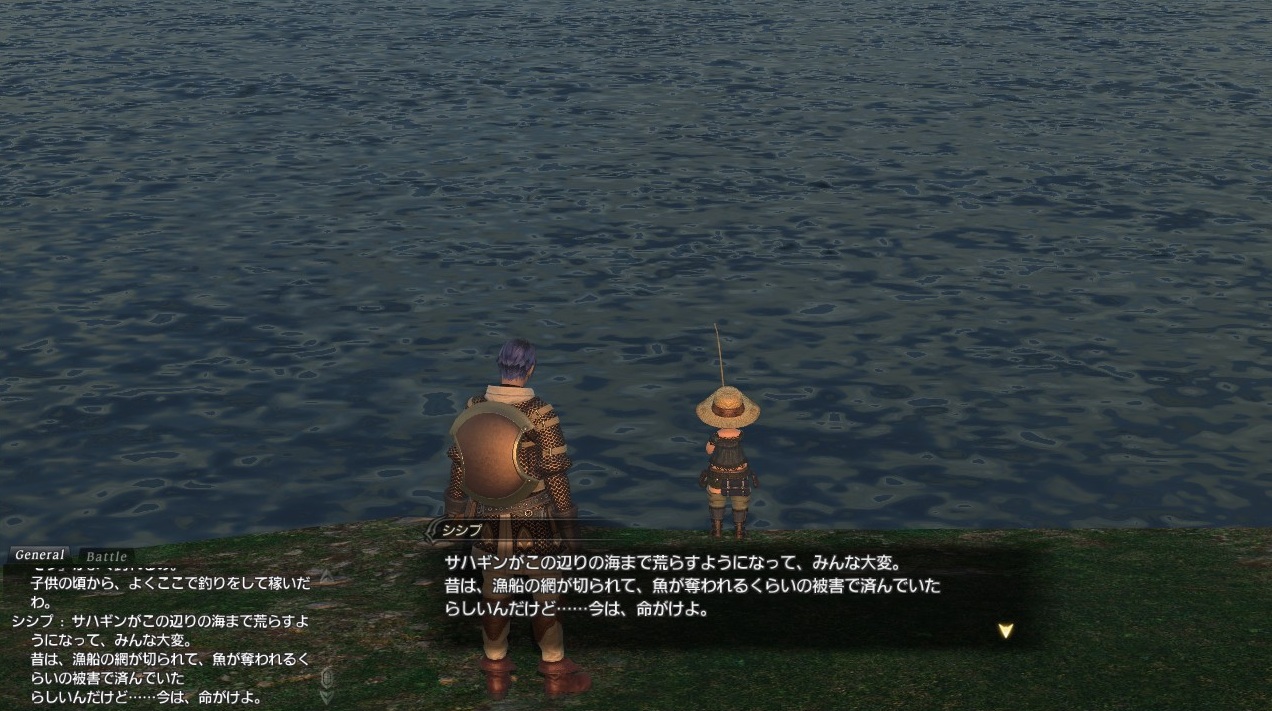Select the General chat log tab
Screen dimensions: 1272x711
[x=40, y=555]
